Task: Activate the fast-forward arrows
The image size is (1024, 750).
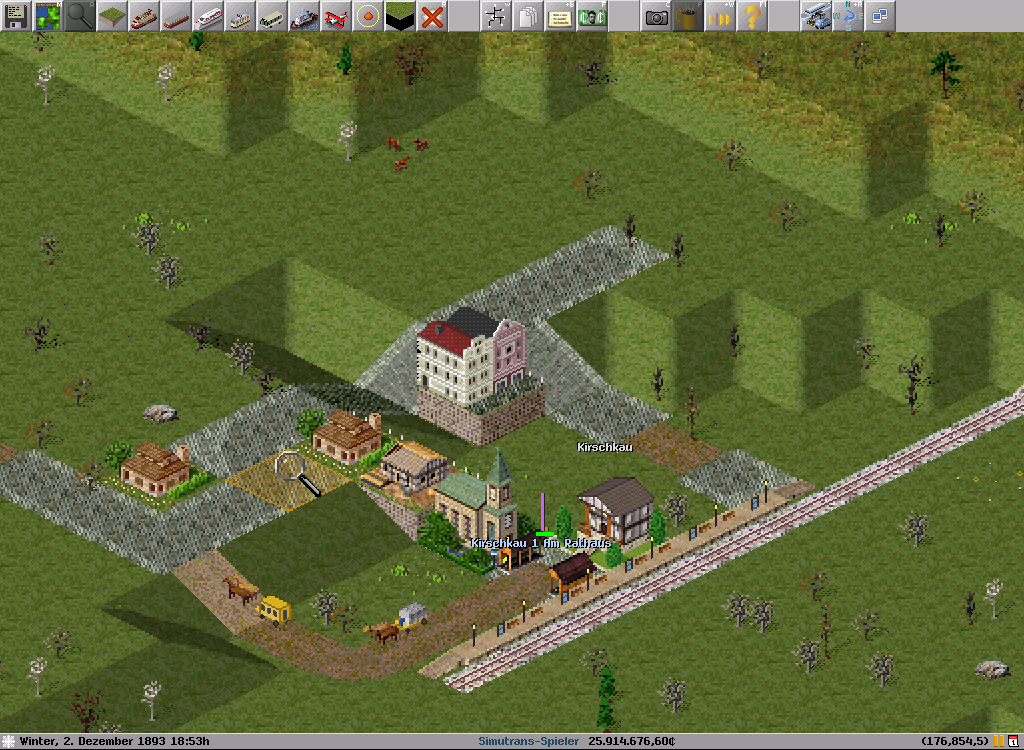Action: click(720, 16)
